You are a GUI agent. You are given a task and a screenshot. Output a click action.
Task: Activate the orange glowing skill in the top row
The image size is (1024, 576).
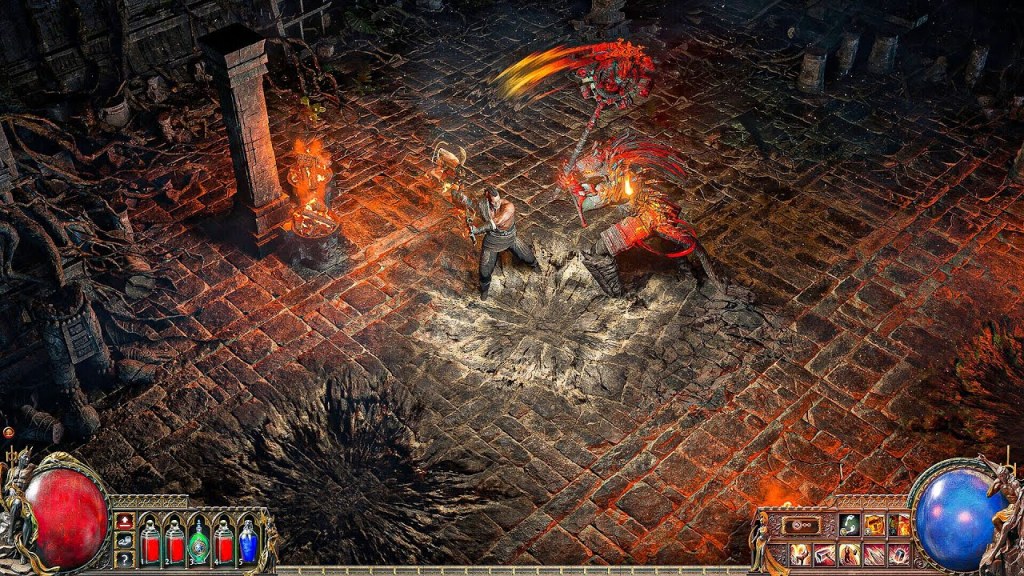point(875,525)
